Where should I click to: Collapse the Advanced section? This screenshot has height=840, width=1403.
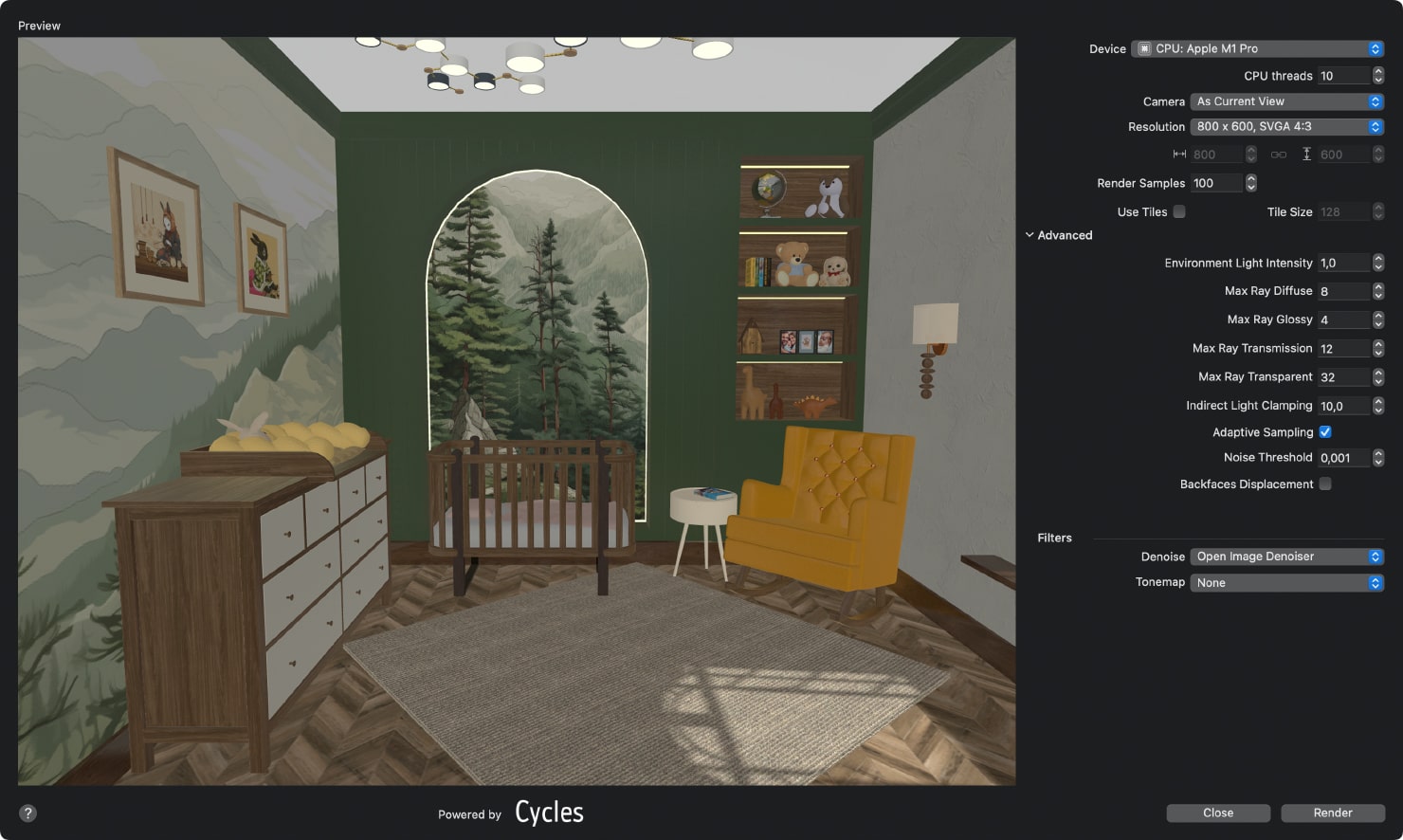click(x=1030, y=234)
